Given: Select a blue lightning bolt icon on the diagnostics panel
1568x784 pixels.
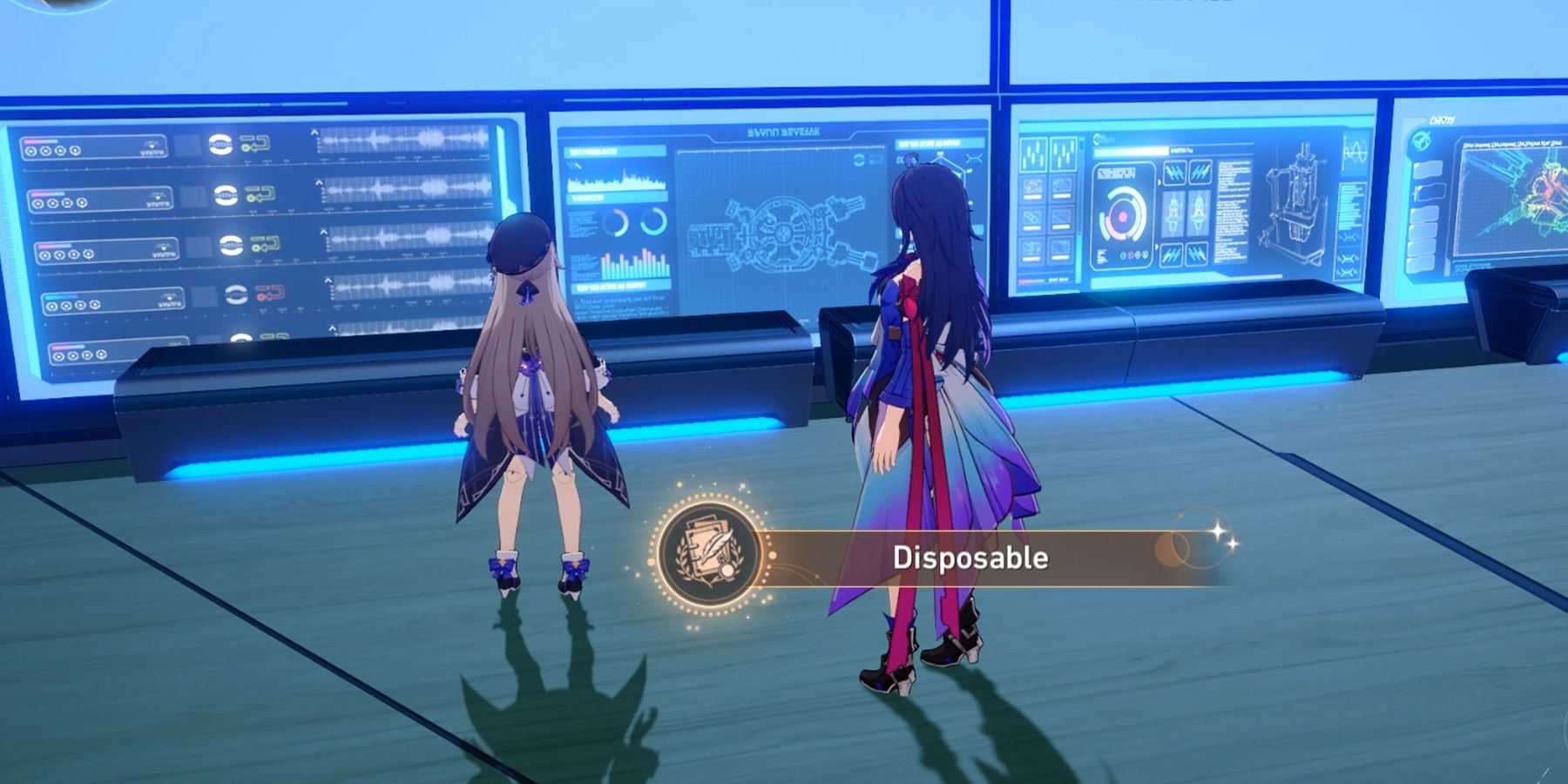Looking at the screenshot, I should (x=1174, y=172).
